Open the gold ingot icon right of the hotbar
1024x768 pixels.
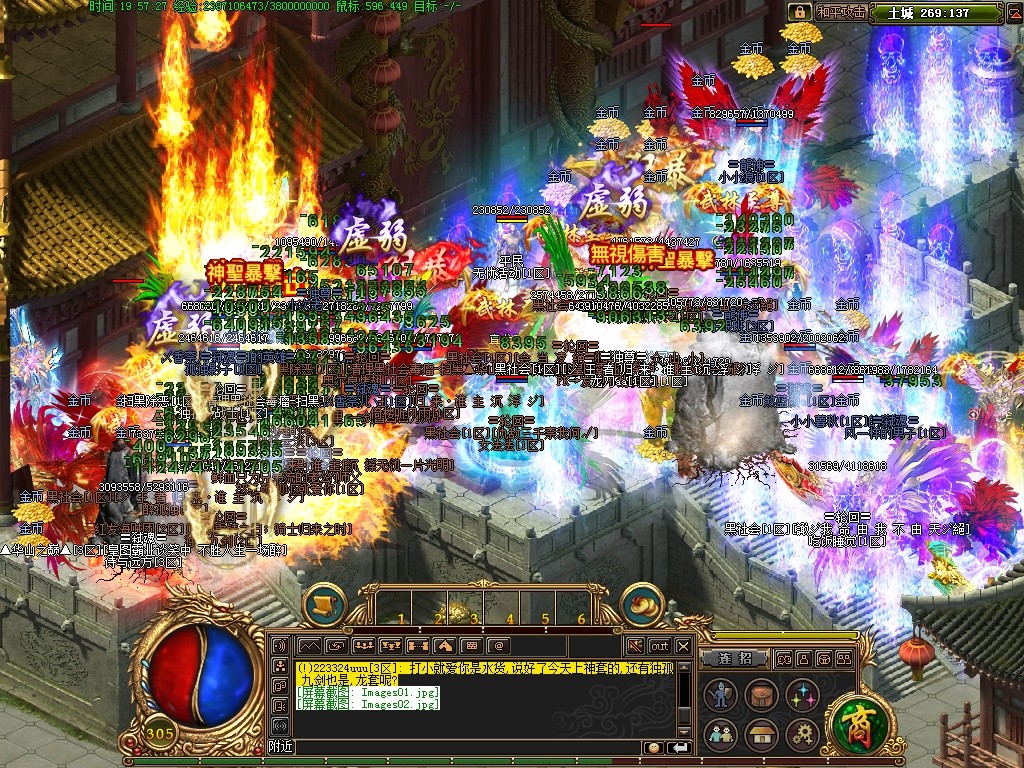[x=642, y=604]
